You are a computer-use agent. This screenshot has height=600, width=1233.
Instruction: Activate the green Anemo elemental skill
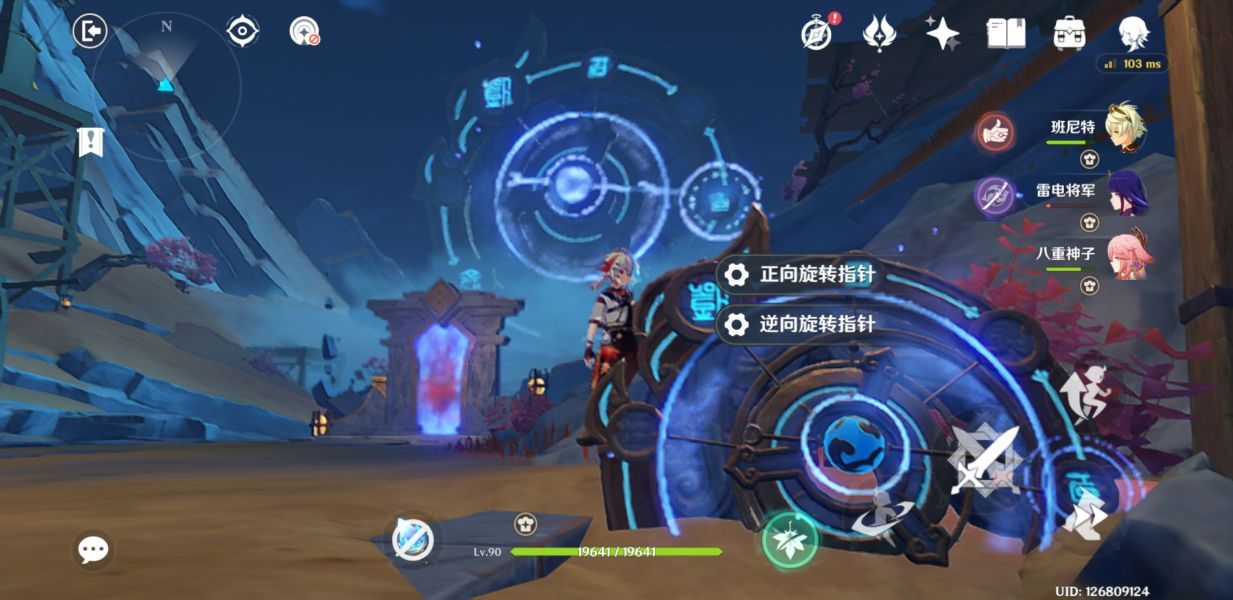[790, 540]
